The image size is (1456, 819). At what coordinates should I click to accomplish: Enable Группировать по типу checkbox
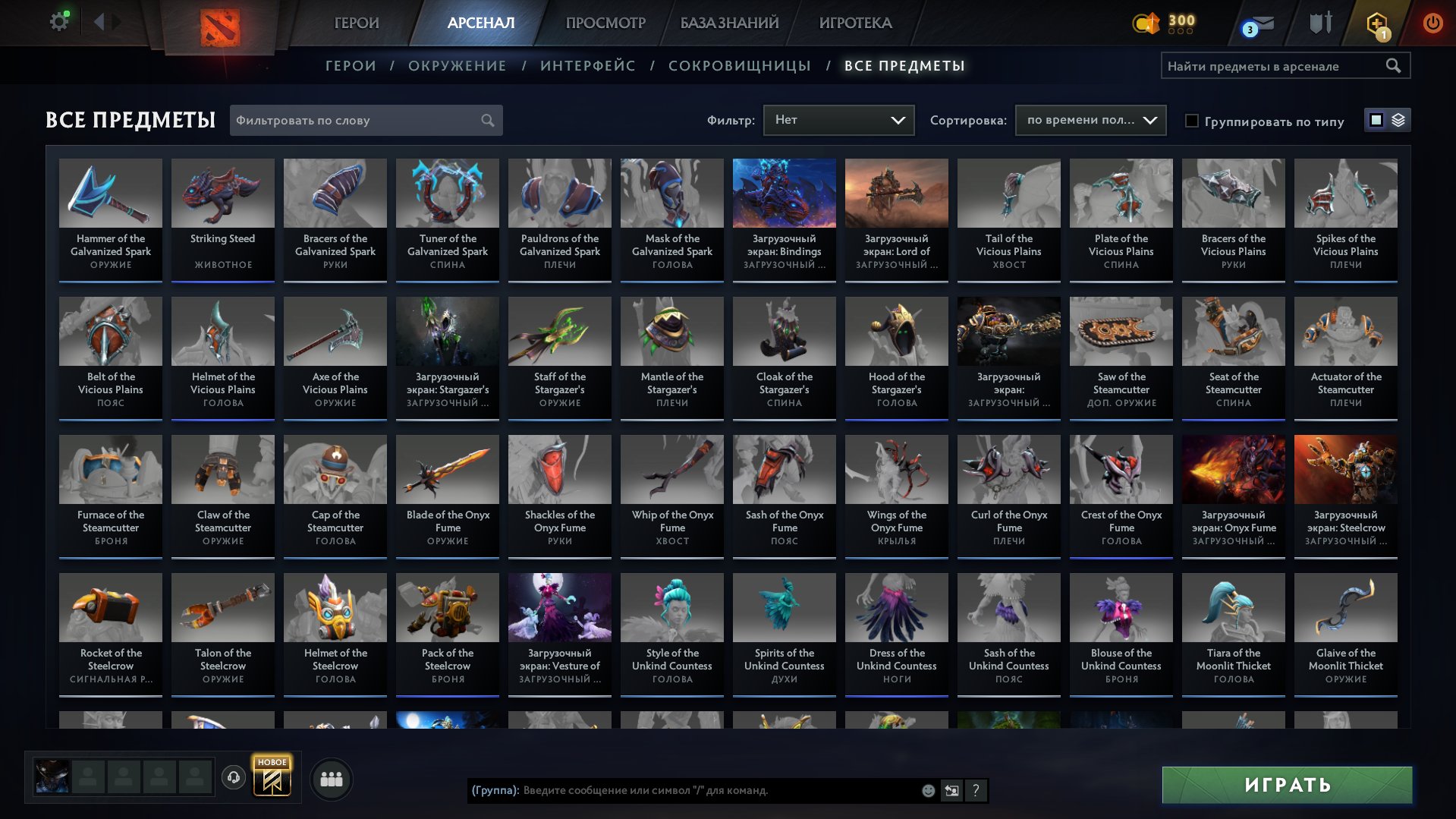point(1193,121)
